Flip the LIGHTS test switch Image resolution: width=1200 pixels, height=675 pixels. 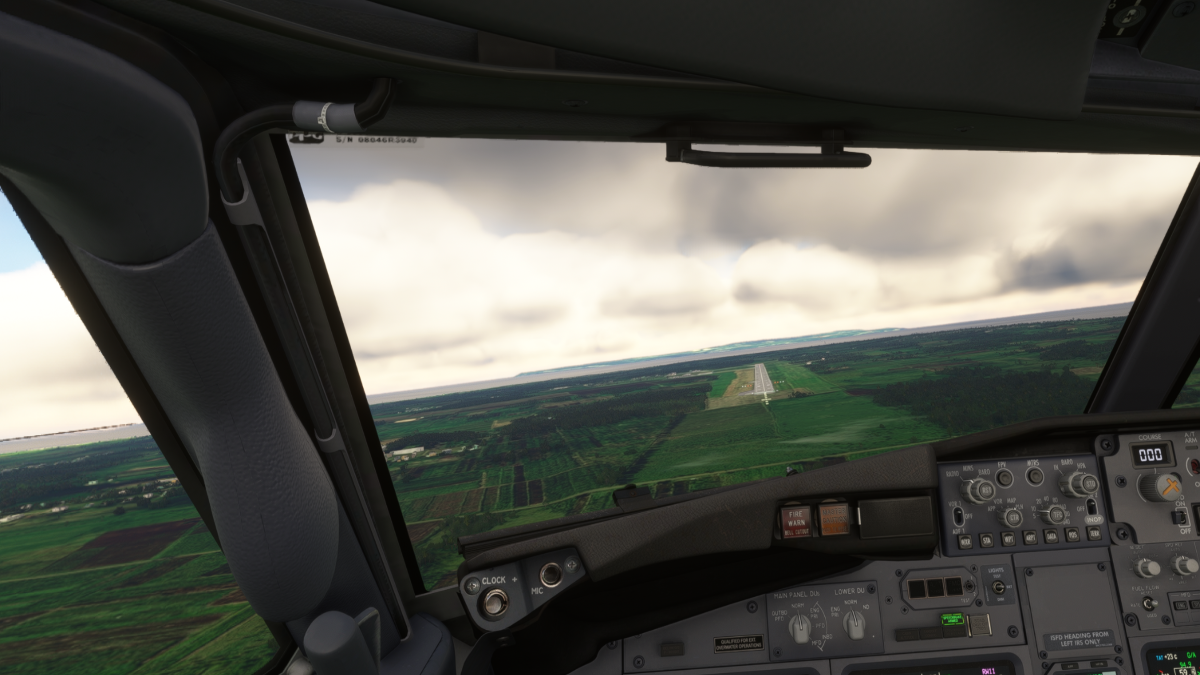(x=998, y=587)
